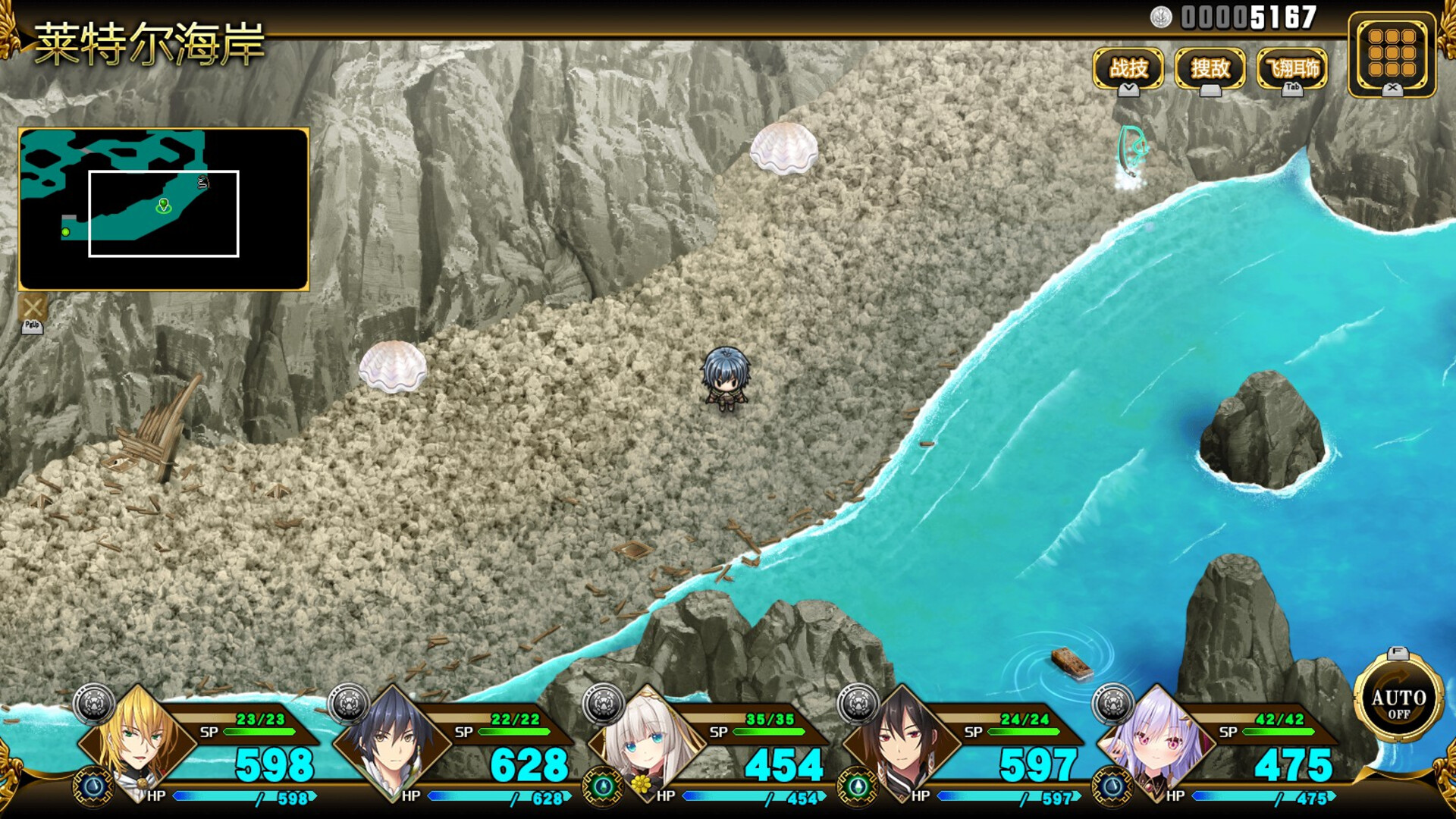Open the 3x3 grid main menu icon
The width and height of the screenshot is (1456, 819).
pos(1392,53)
